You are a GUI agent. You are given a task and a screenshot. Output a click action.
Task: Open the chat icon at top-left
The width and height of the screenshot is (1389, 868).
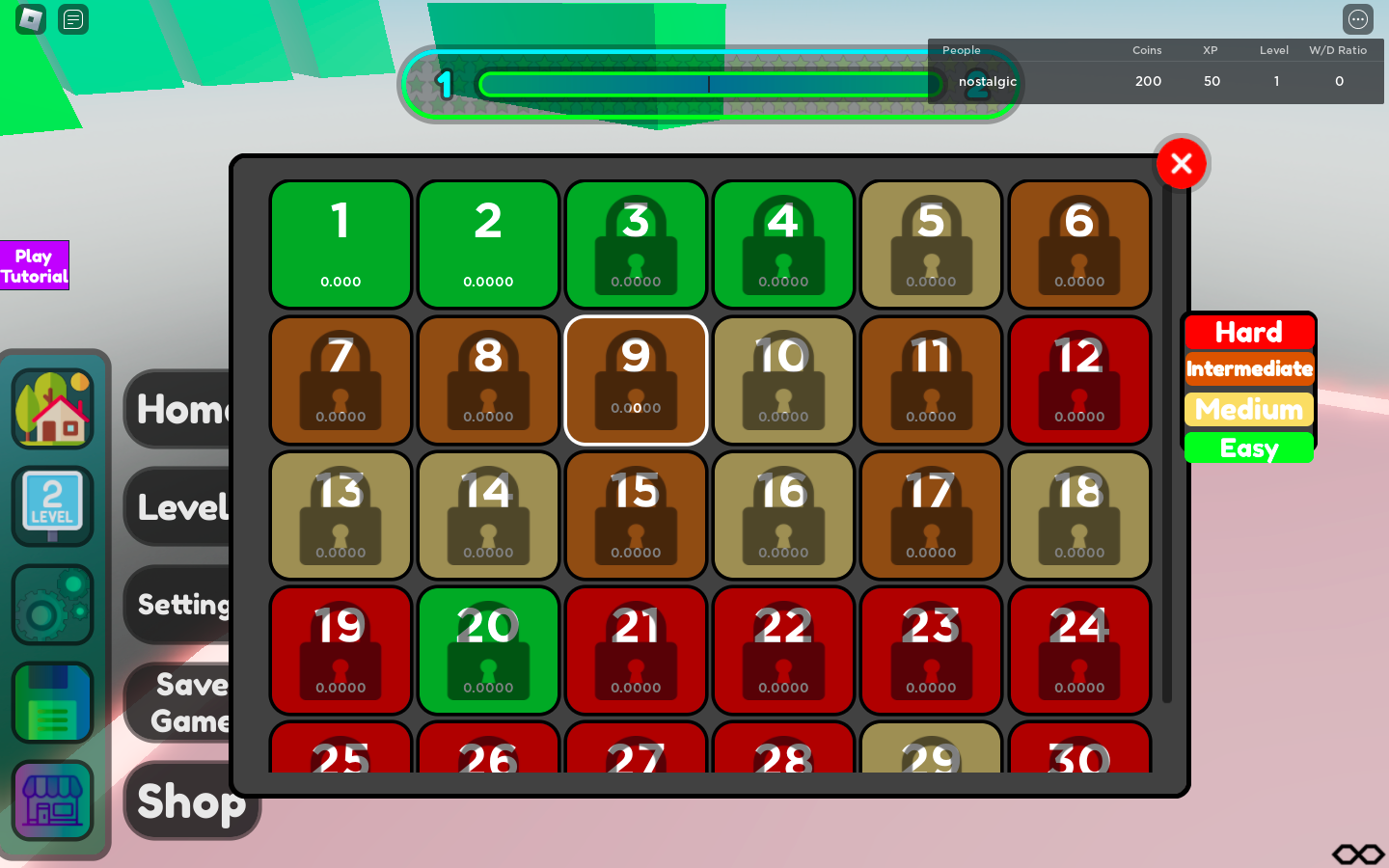click(73, 19)
